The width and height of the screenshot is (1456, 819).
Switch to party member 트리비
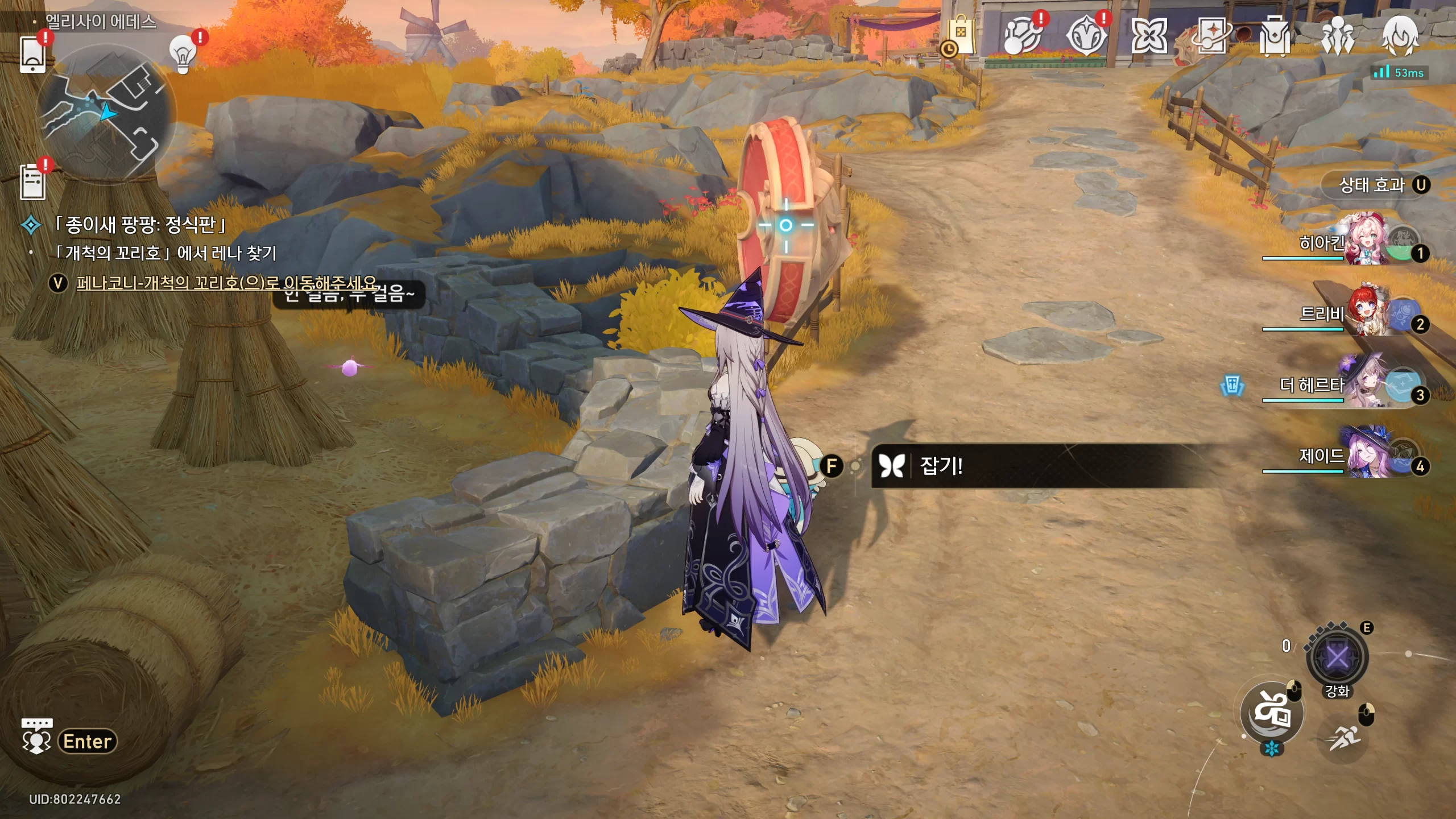click(x=1365, y=312)
